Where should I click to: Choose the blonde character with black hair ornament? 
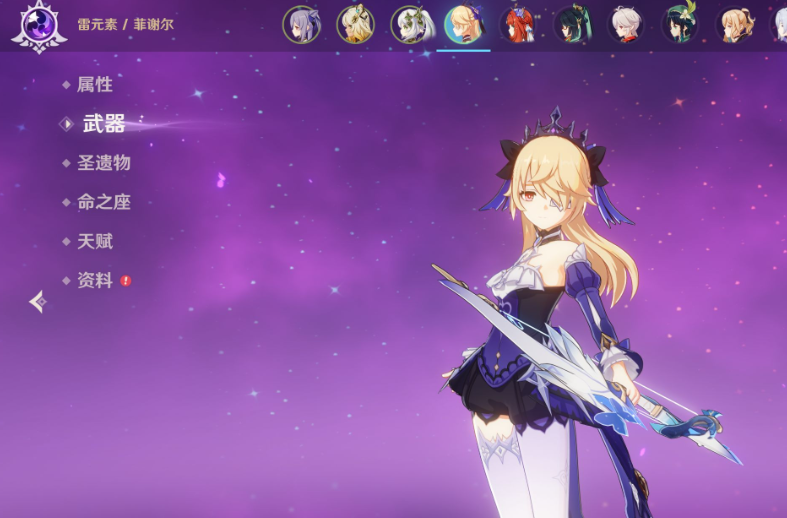click(355, 25)
